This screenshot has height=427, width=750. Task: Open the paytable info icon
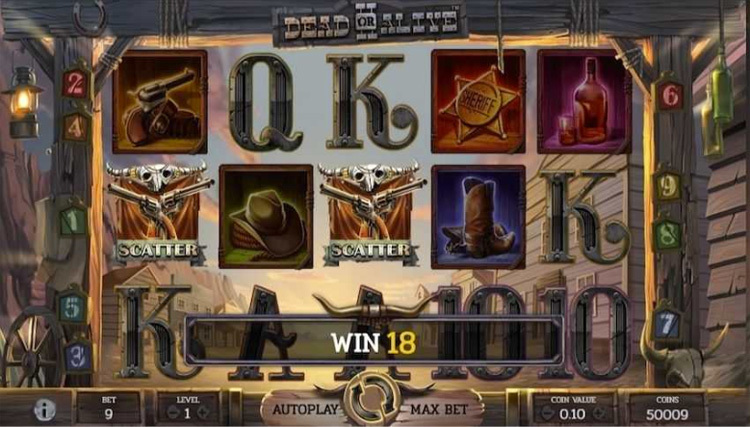[45, 409]
